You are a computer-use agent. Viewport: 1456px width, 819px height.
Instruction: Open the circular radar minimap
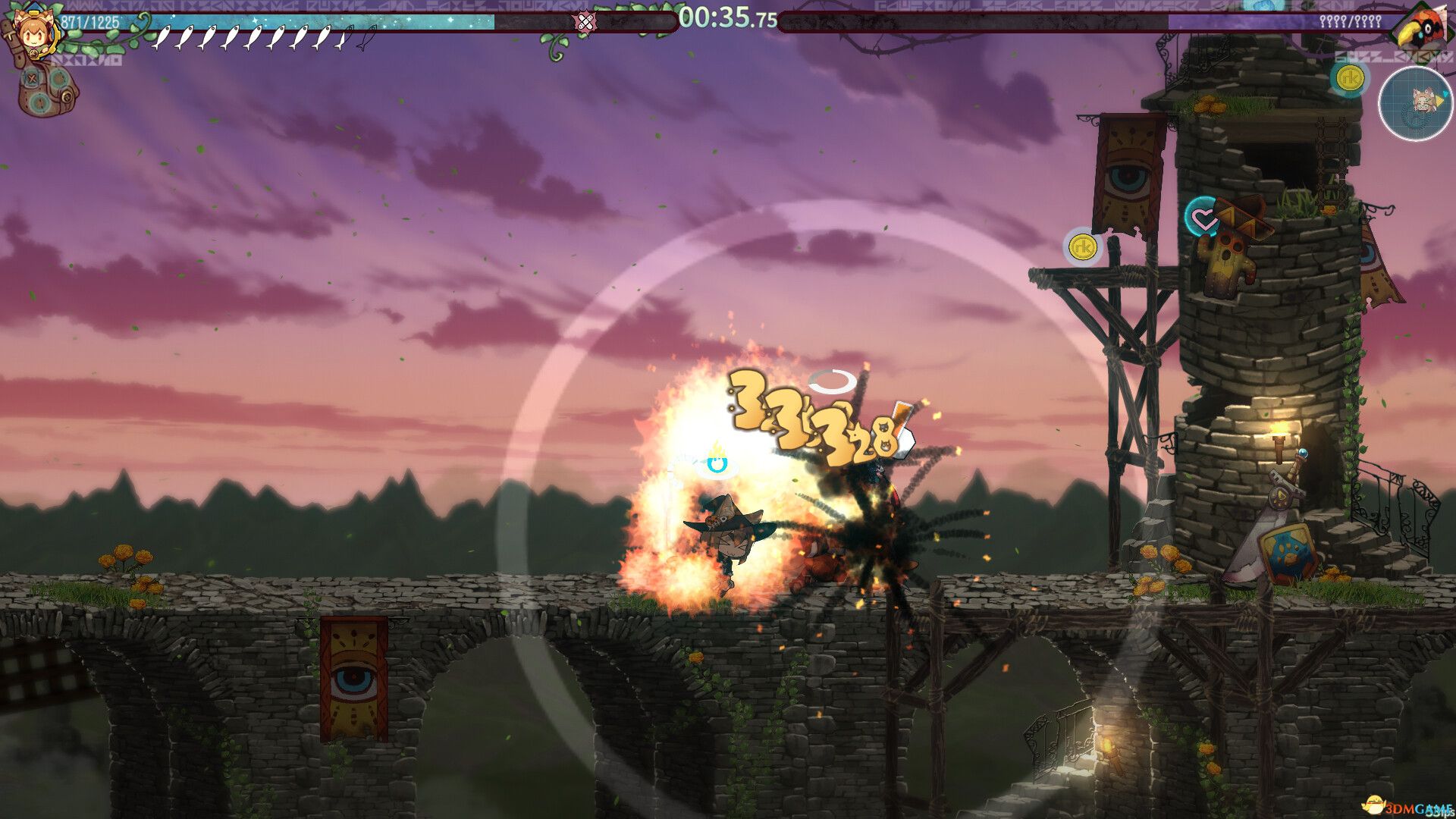[1415, 102]
